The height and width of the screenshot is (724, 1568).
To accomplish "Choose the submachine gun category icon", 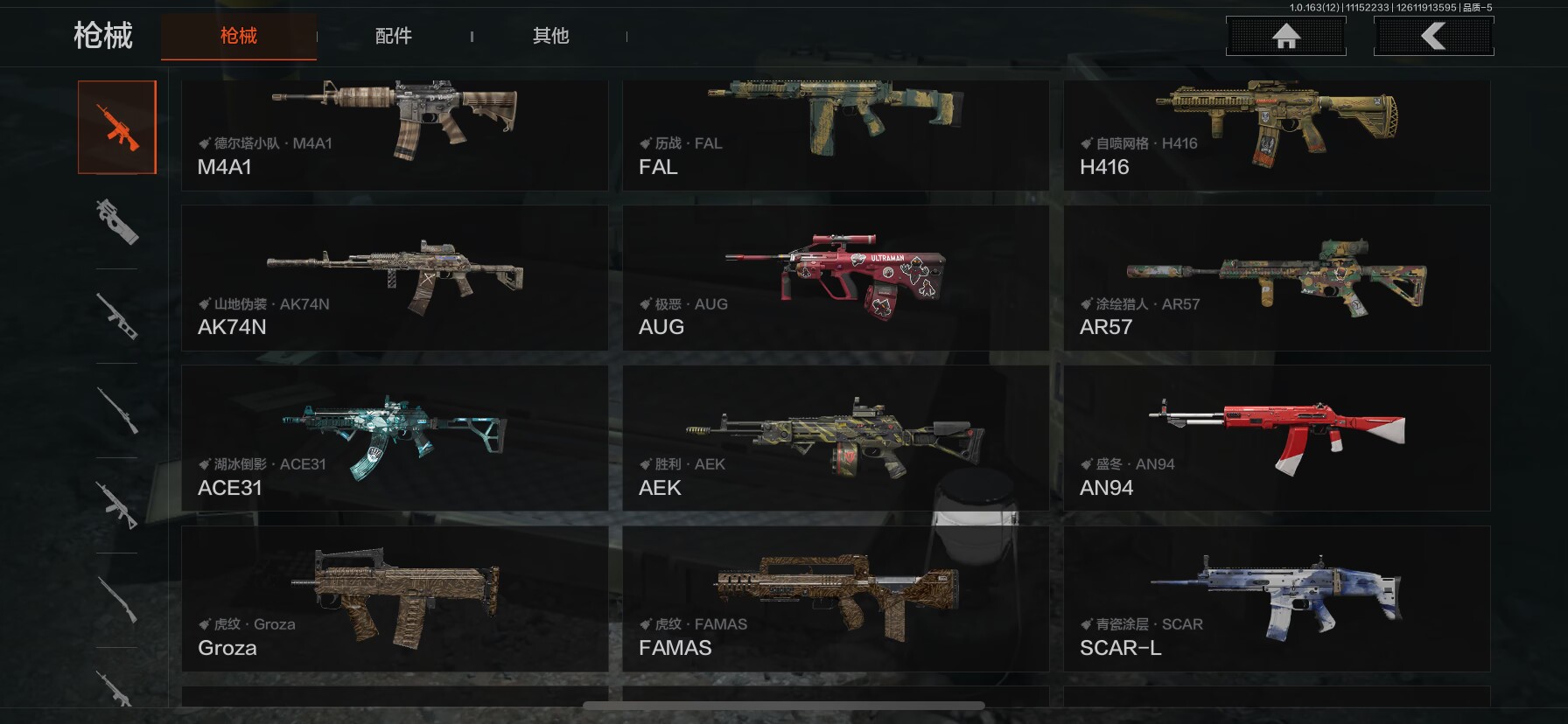I will pos(117,220).
